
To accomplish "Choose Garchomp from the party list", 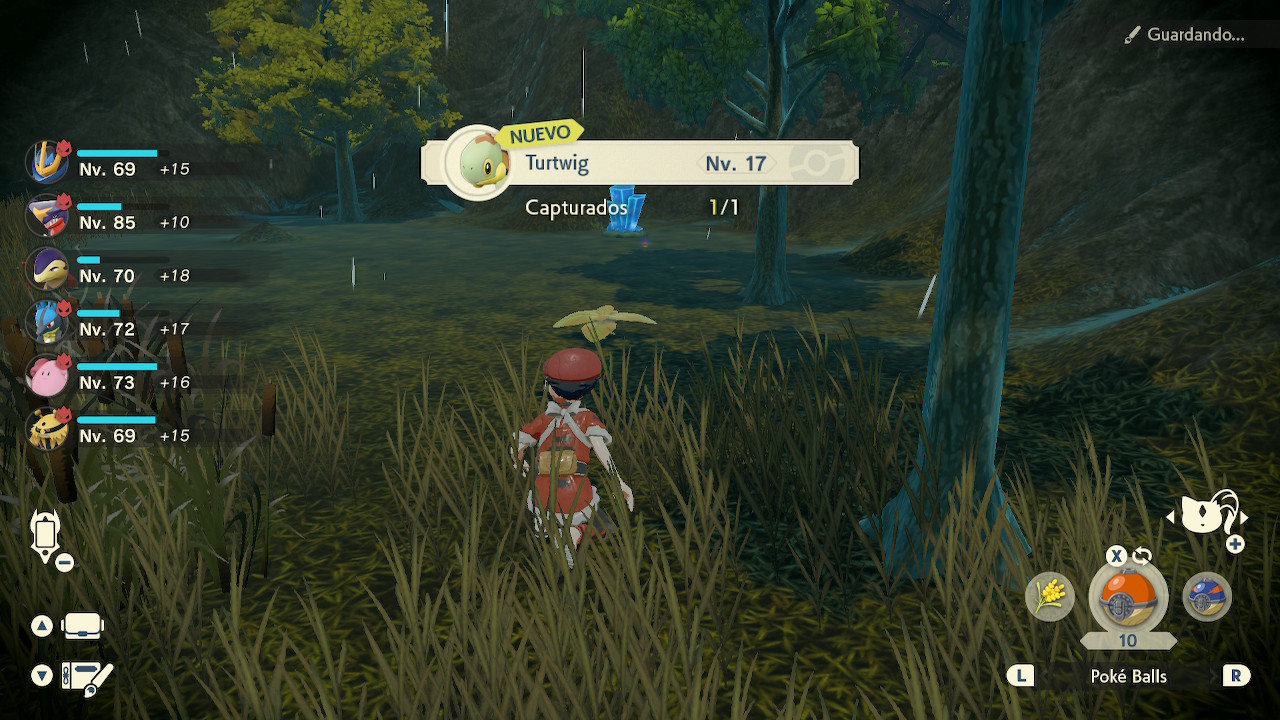I will pyautogui.click(x=46, y=215).
